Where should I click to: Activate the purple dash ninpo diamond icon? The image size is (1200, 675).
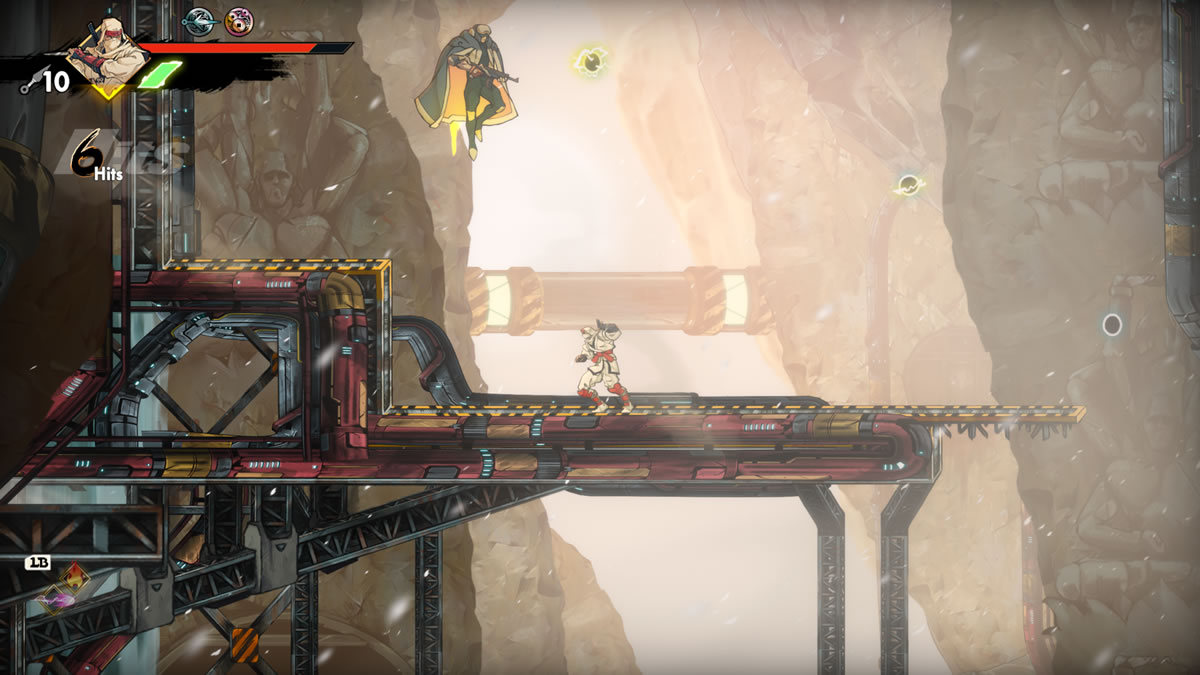click(x=51, y=600)
